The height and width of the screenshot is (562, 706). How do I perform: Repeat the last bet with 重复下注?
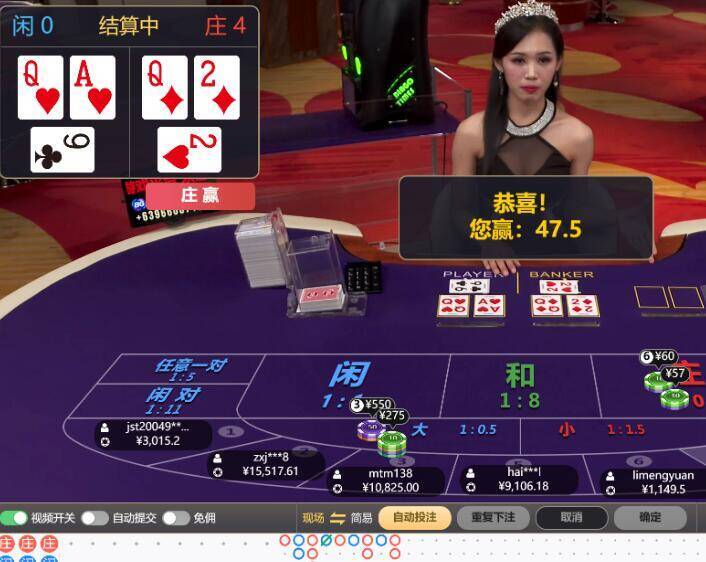click(x=494, y=518)
